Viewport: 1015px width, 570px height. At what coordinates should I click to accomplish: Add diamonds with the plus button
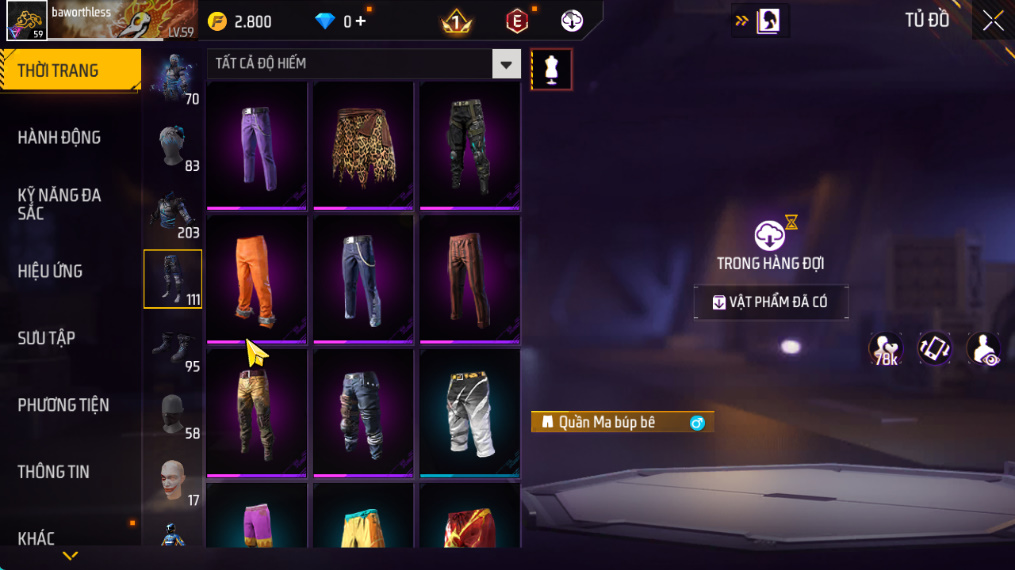[x=360, y=21]
